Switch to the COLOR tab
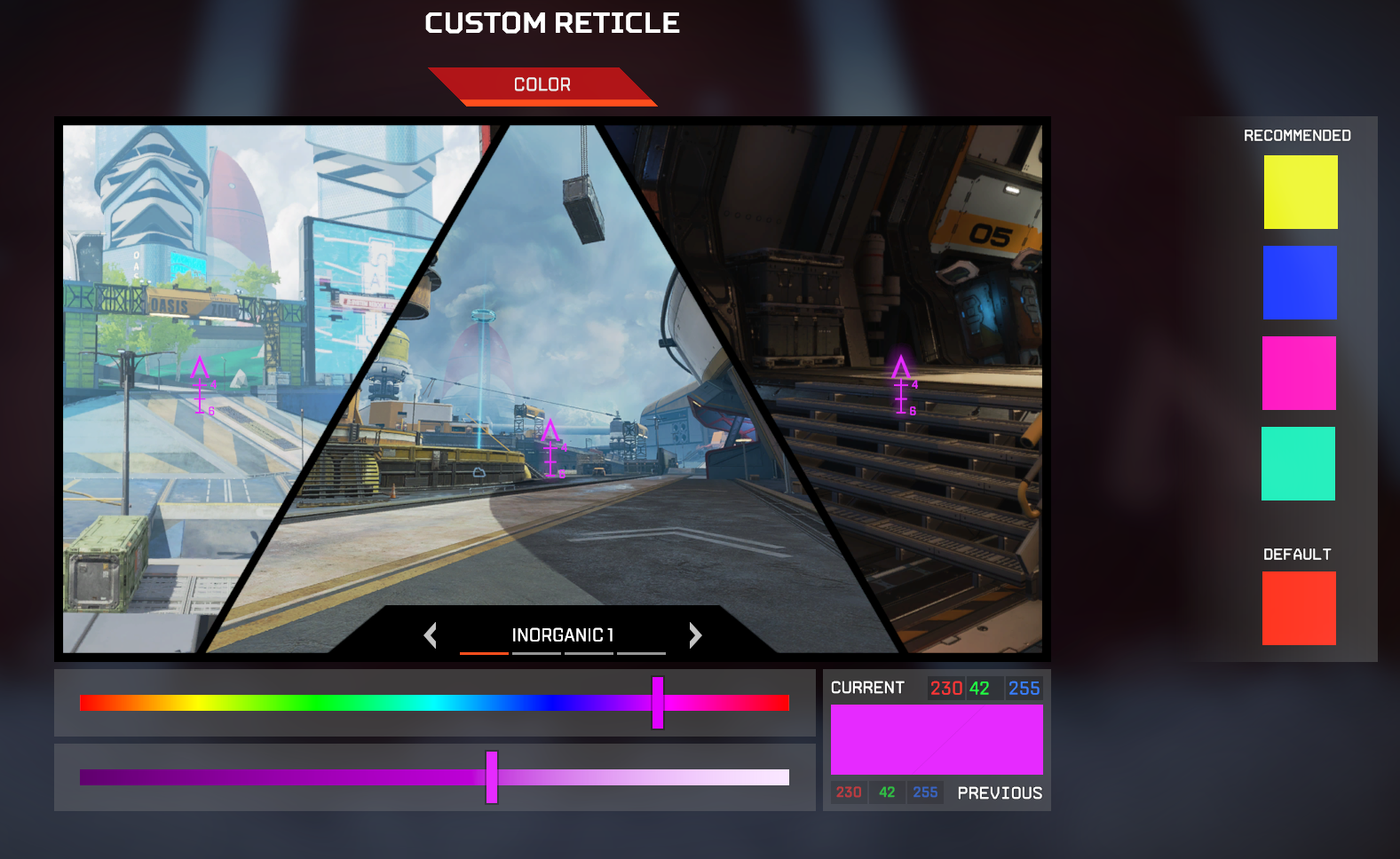This screenshot has height=859, width=1400. click(542, 84)
